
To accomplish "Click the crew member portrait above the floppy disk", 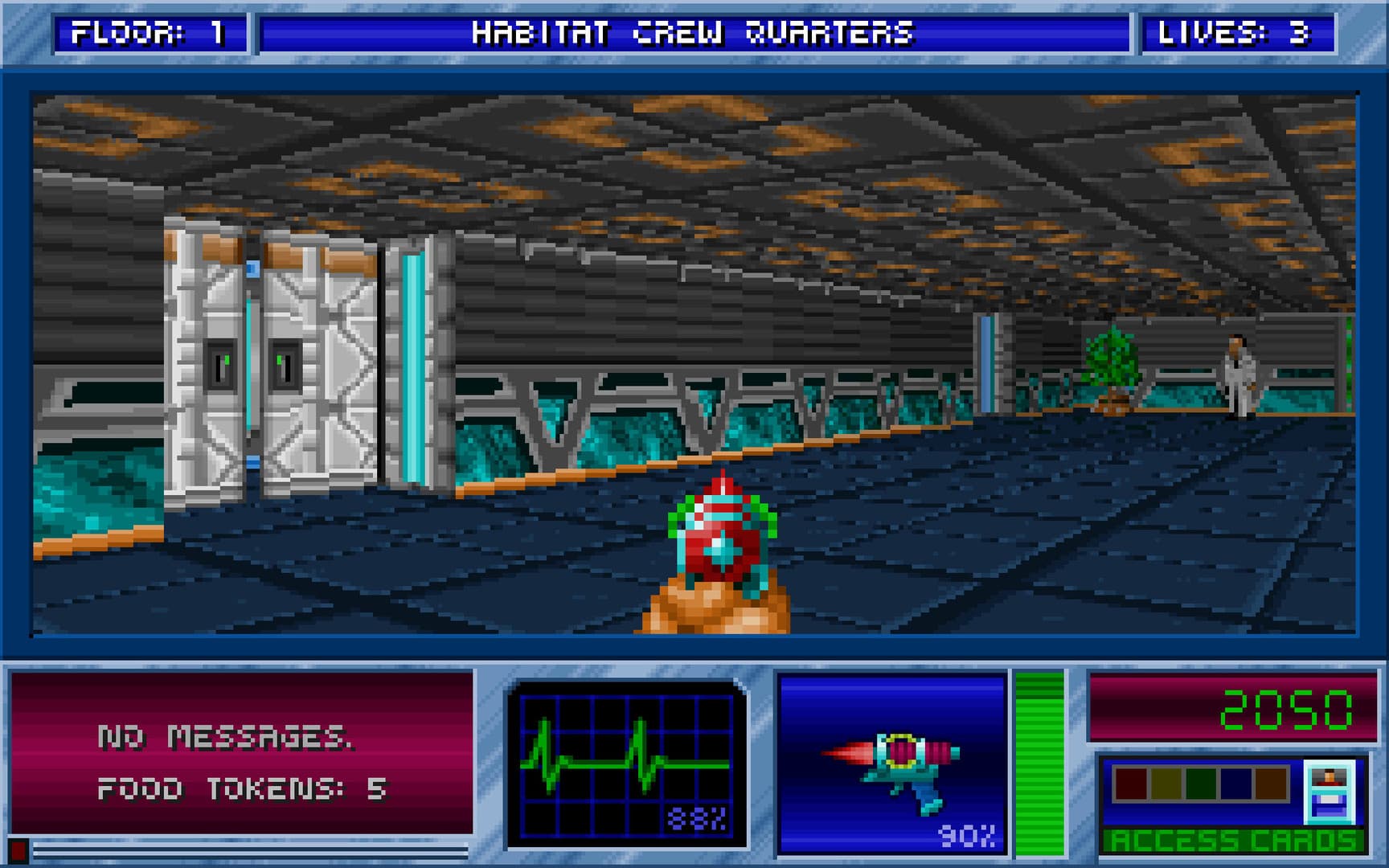I will coord(1330,776).
